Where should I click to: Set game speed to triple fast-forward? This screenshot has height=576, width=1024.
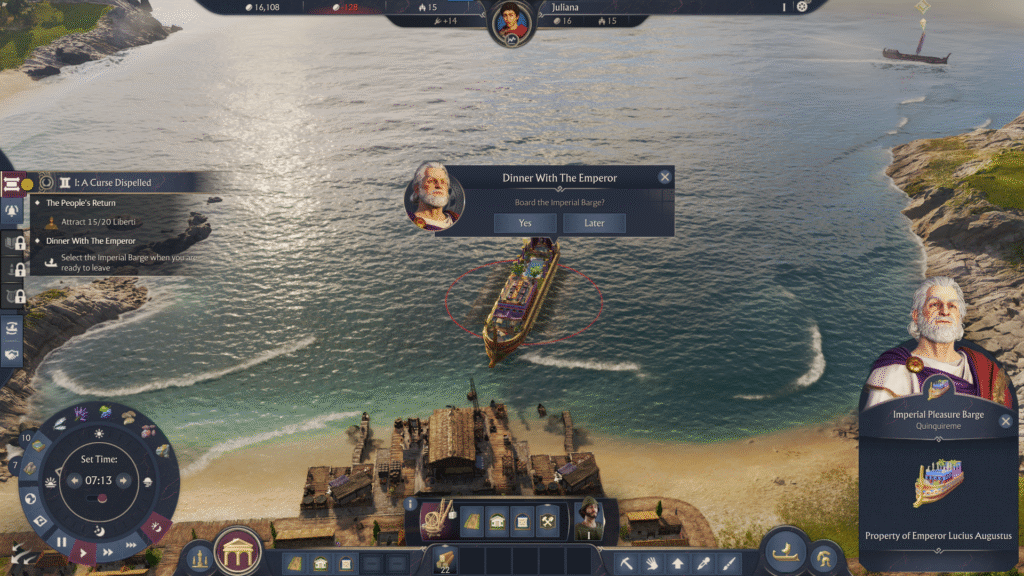pos(129,546)
